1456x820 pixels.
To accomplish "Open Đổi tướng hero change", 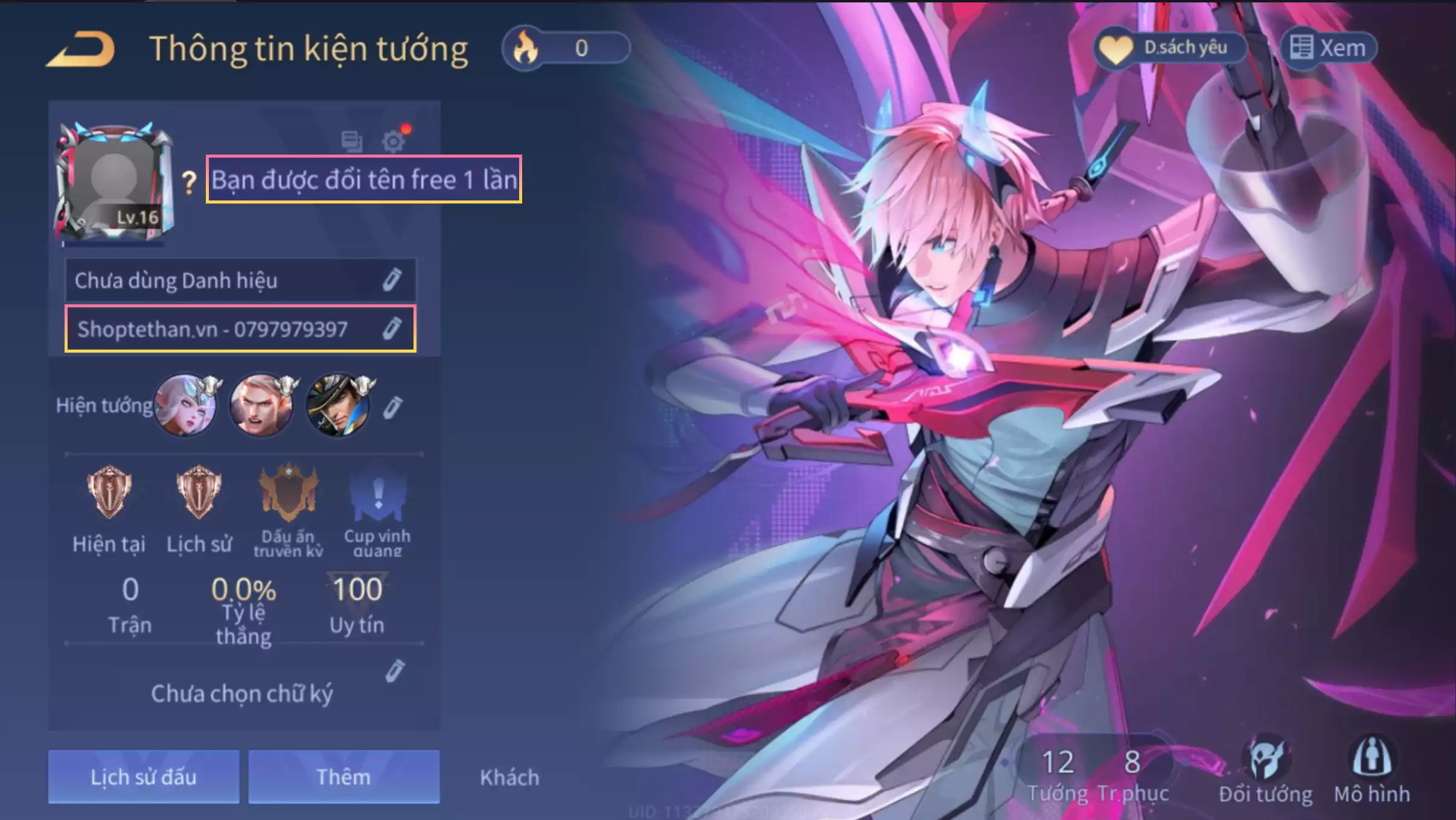I will point(1265,772).
